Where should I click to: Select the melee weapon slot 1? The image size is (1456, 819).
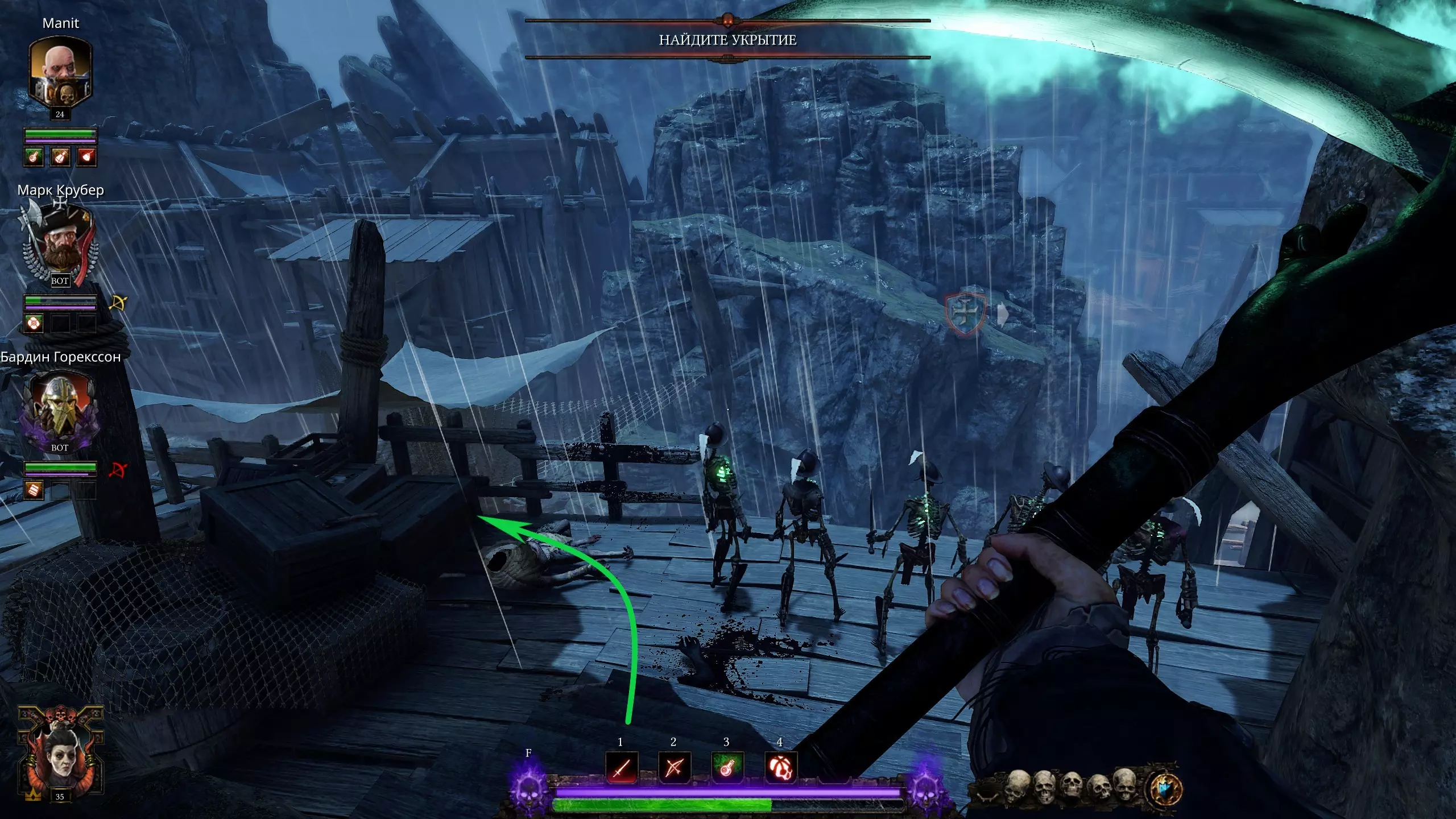pos(621,768)
